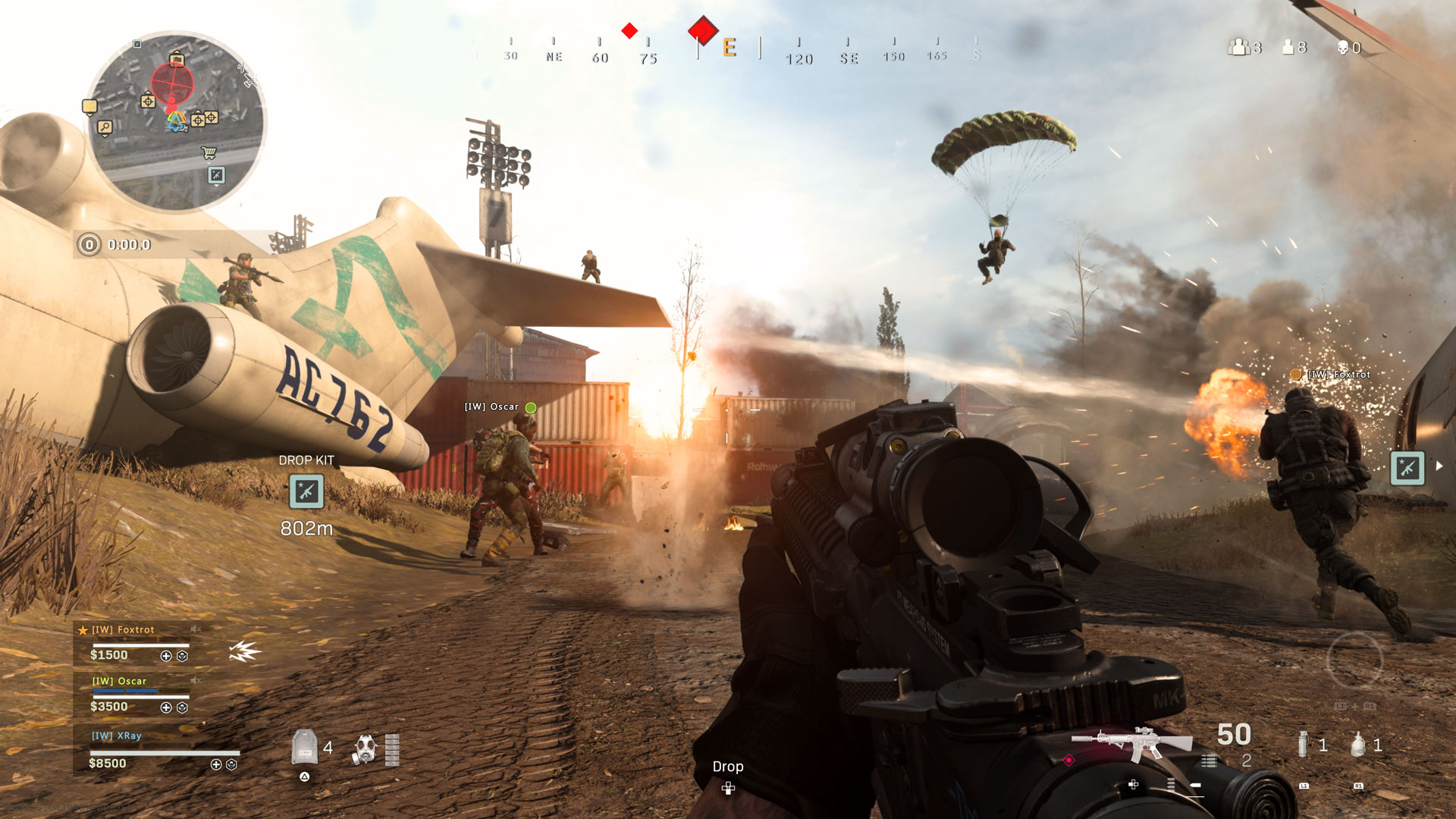
Task: Select the East marker on the compass bar
Action: pos(728,47)
